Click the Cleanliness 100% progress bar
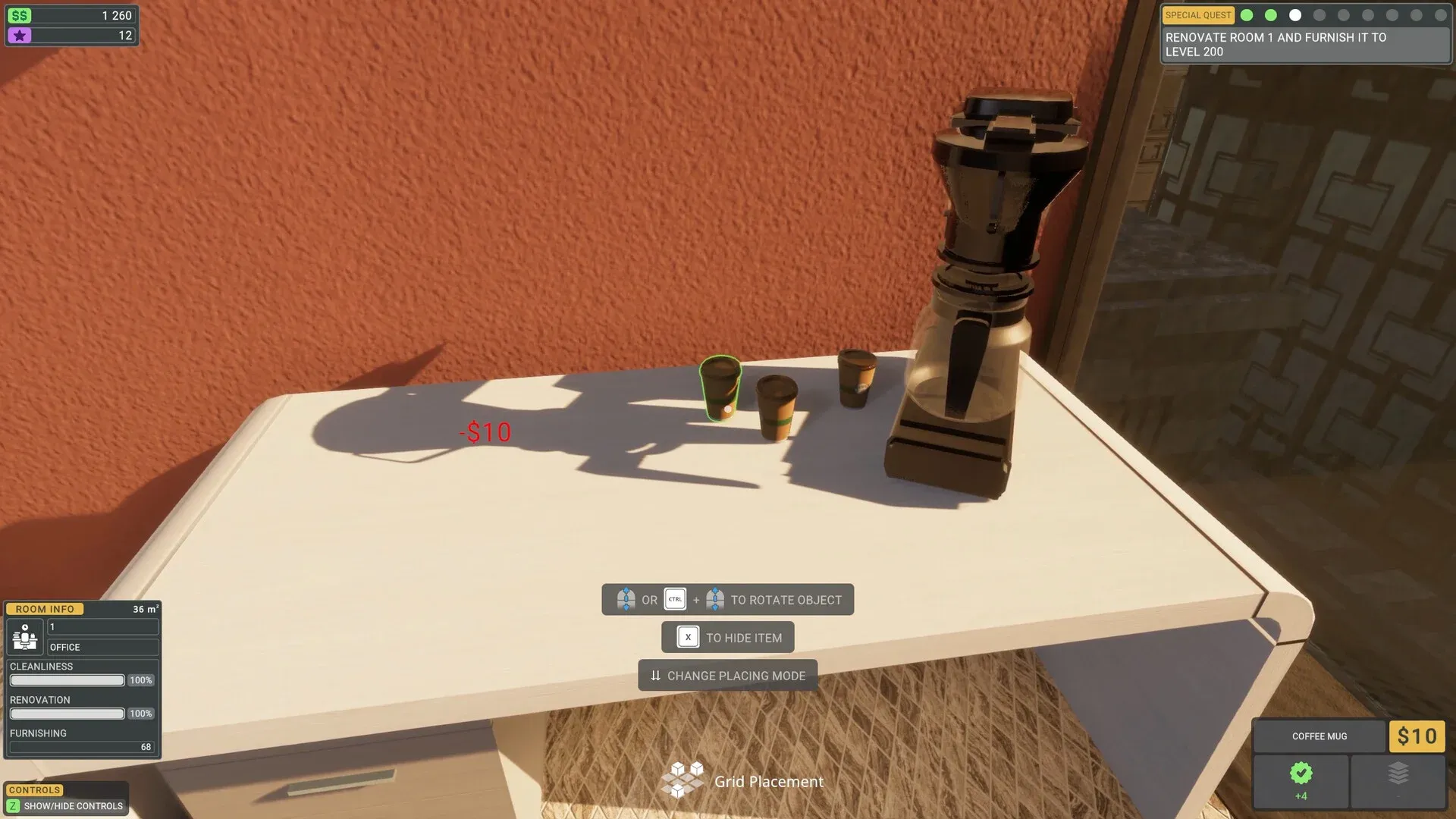 [x=67, y=680]
